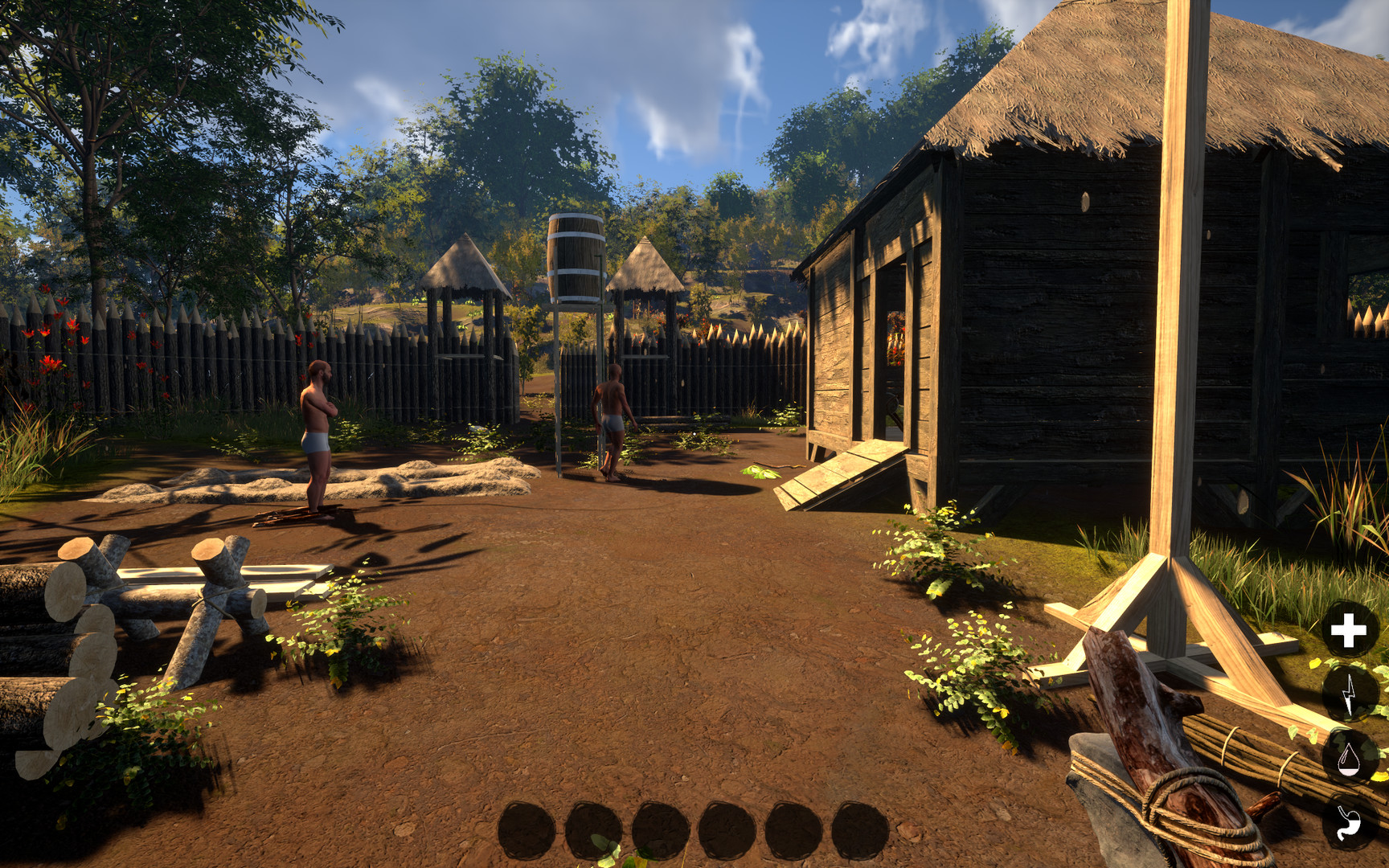Select the lightning bolt energy icon
The image size is (1389, 868).
[x=1350, y=694]
